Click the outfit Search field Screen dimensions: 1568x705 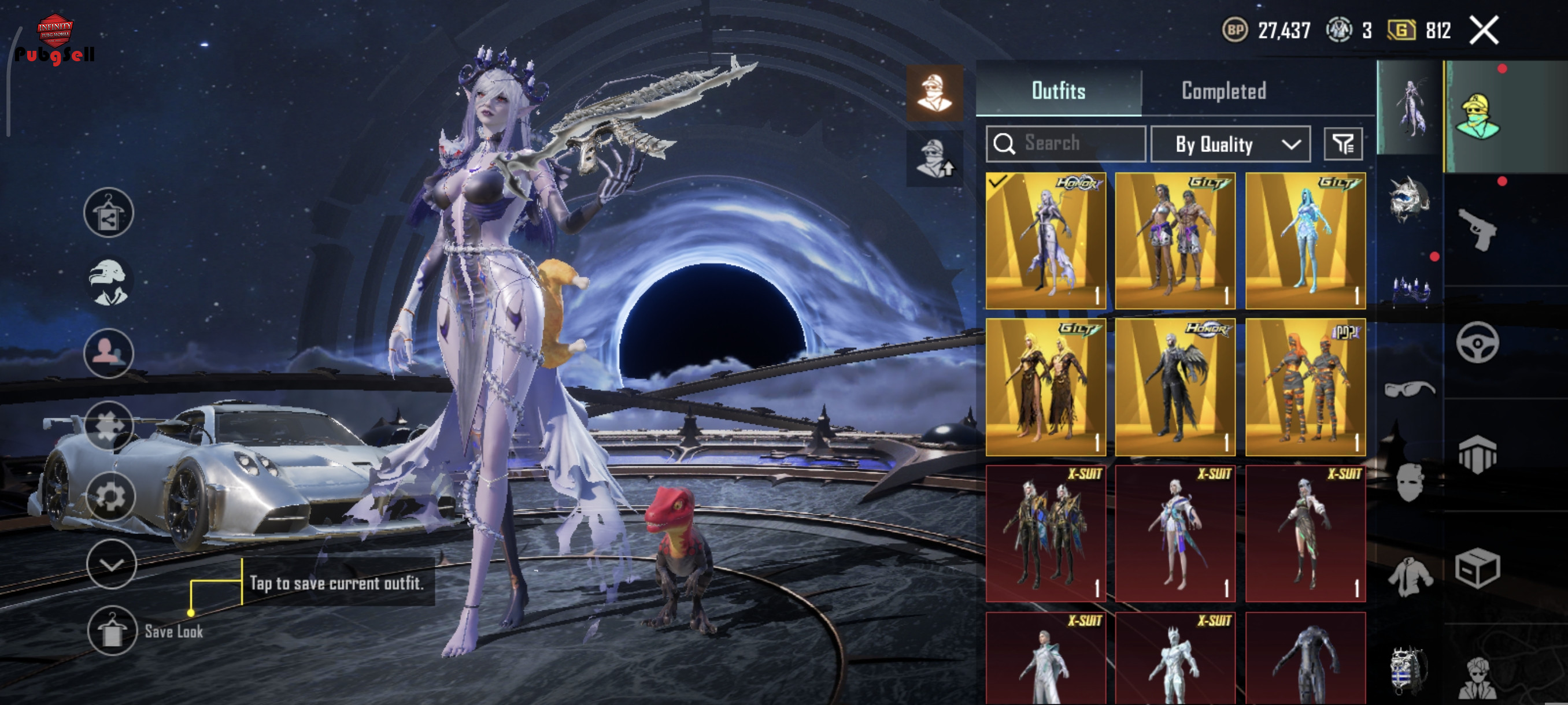tap(1066, 143)
